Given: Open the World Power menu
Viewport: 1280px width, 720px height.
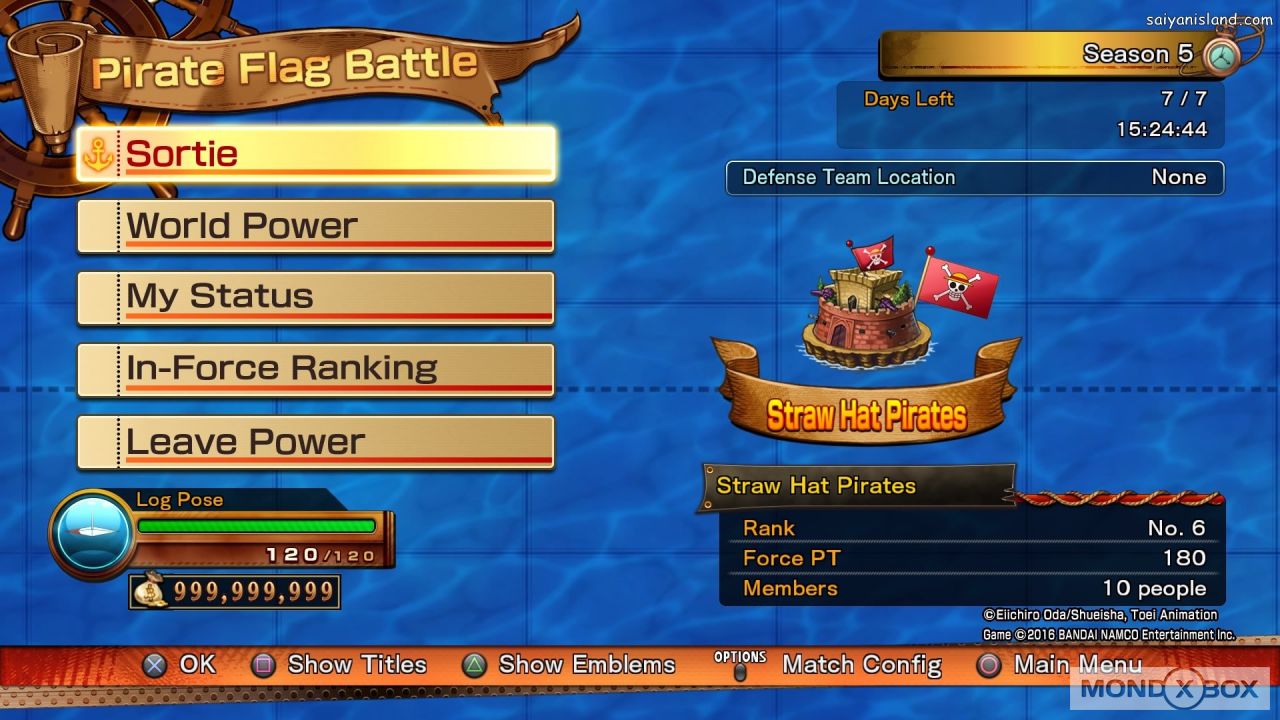Looking at the screenshot, I should [316, 226].
